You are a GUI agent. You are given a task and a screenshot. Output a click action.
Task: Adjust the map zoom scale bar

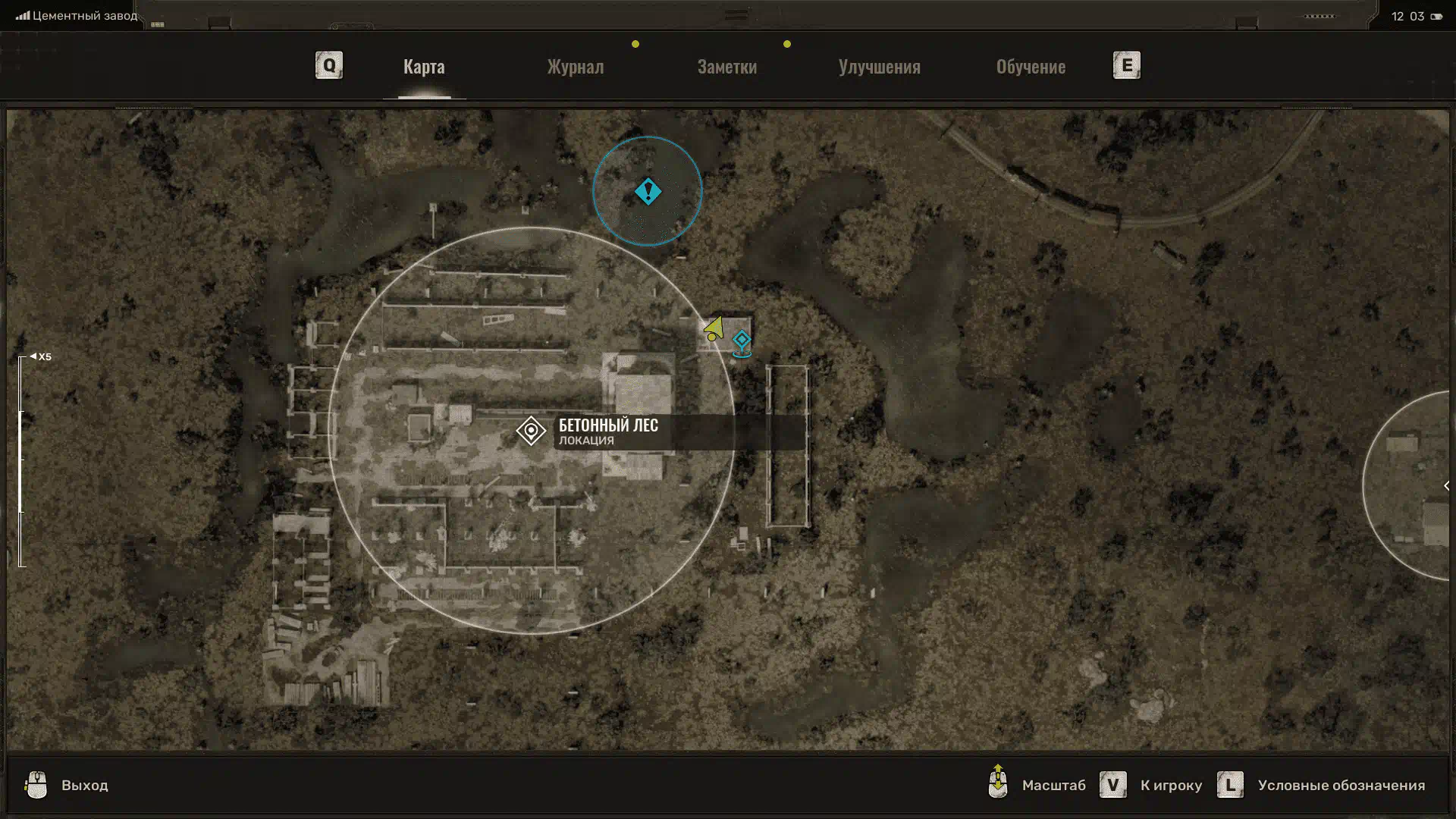click(x=22, y=461)
